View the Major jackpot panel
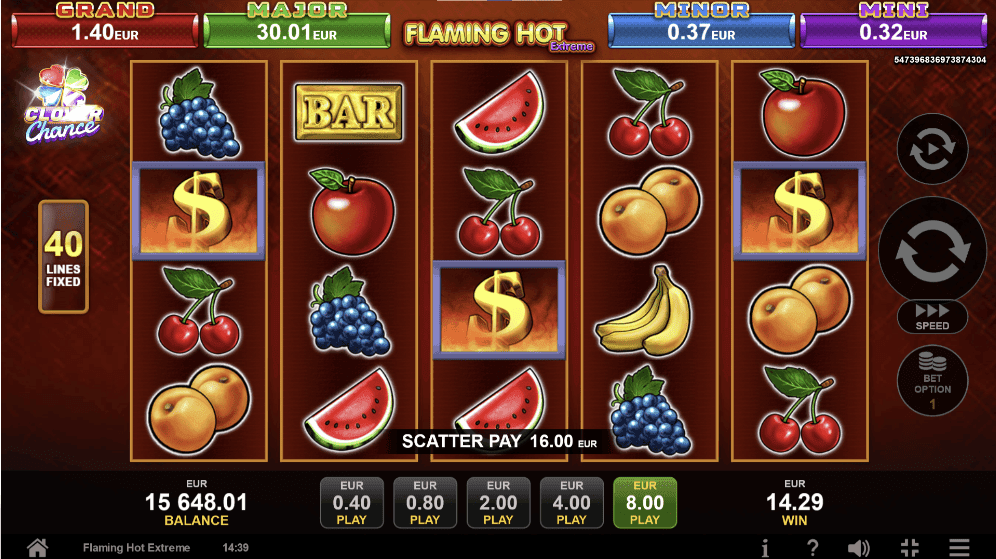 coord(296,24)
